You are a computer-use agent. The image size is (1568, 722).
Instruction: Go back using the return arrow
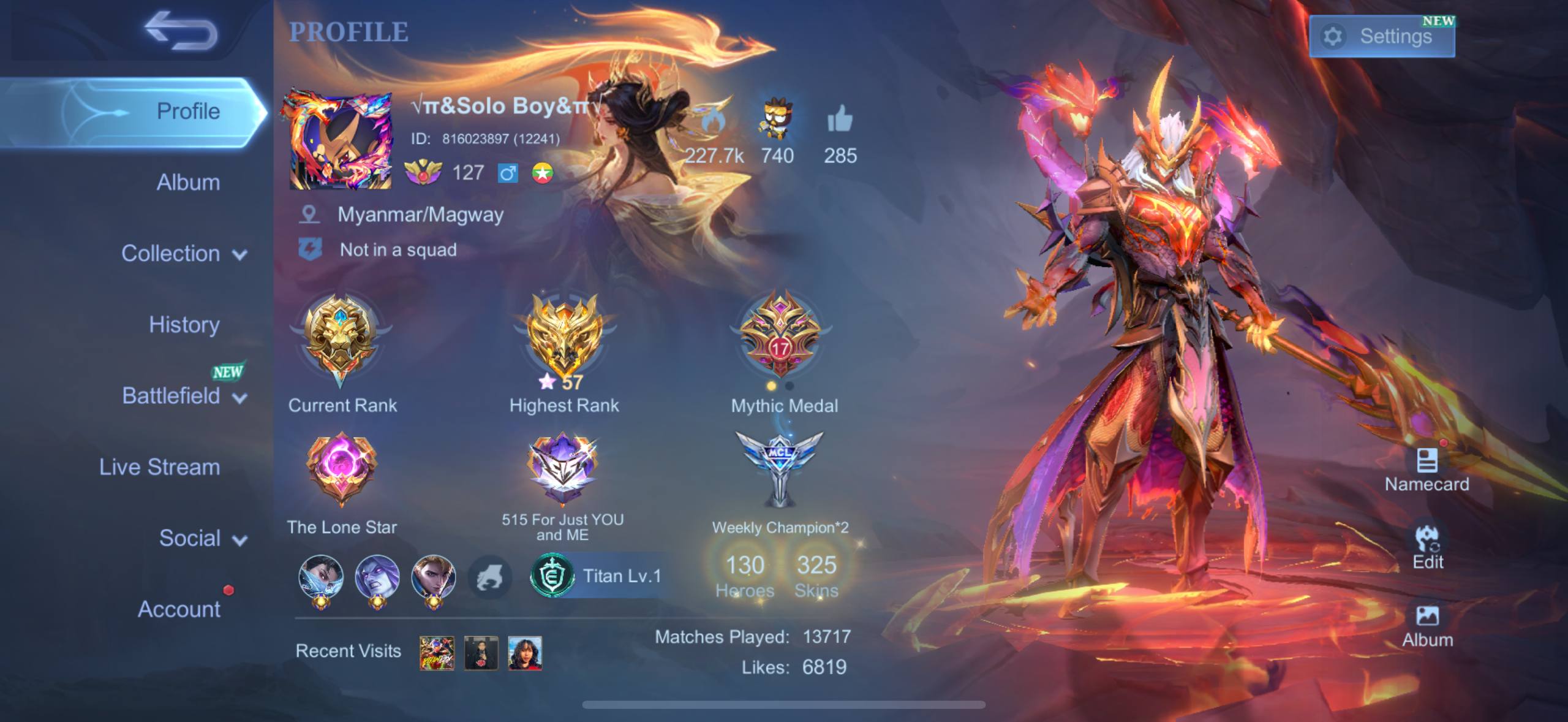[x=181, y=32]
